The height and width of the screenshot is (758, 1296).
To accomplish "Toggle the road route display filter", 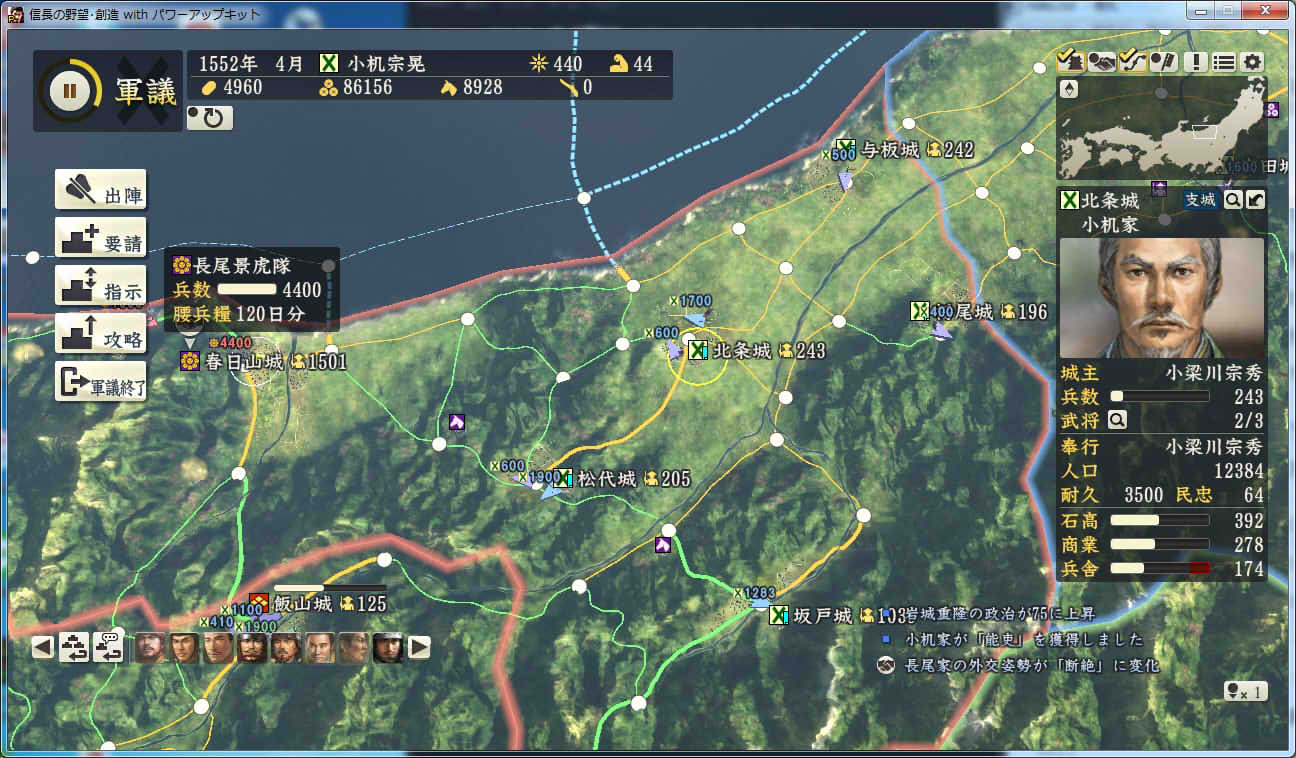I will [x=1132, y=61].
